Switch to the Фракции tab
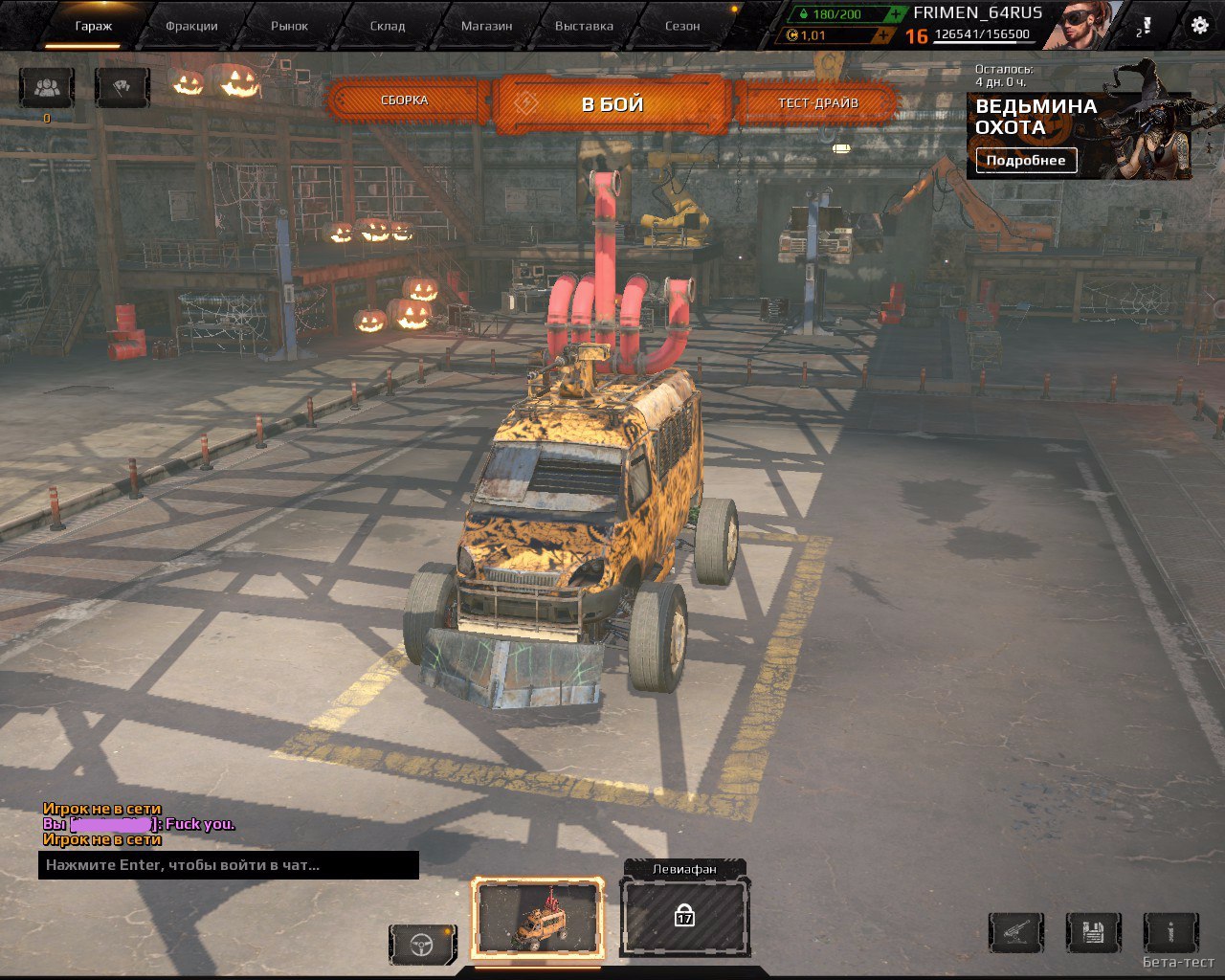 coord(190,27)
